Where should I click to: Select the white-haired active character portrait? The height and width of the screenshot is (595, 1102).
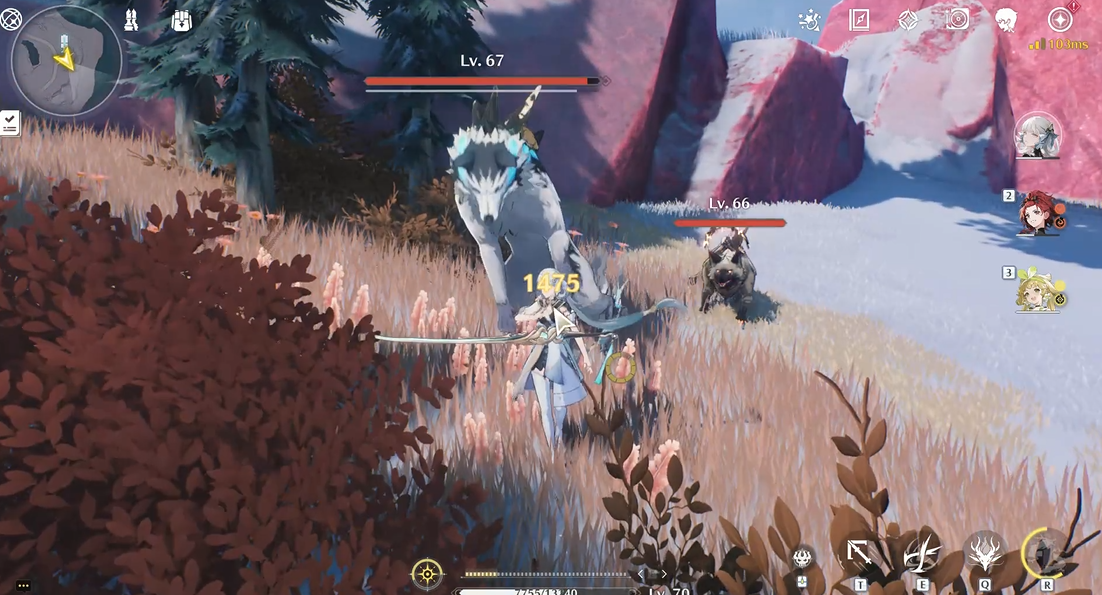pos(1038,136)
